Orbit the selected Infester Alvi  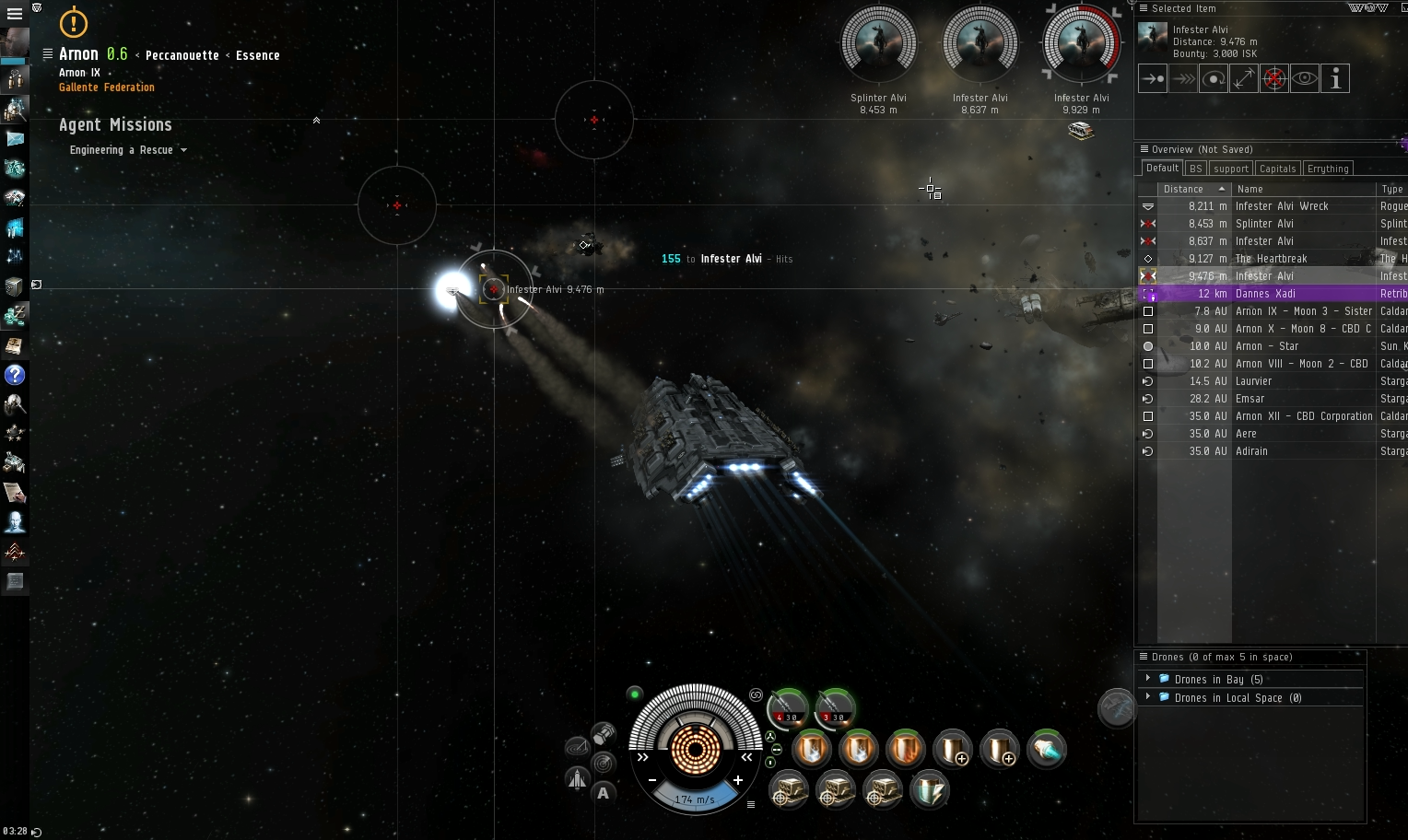click(x=1214, y=78)
